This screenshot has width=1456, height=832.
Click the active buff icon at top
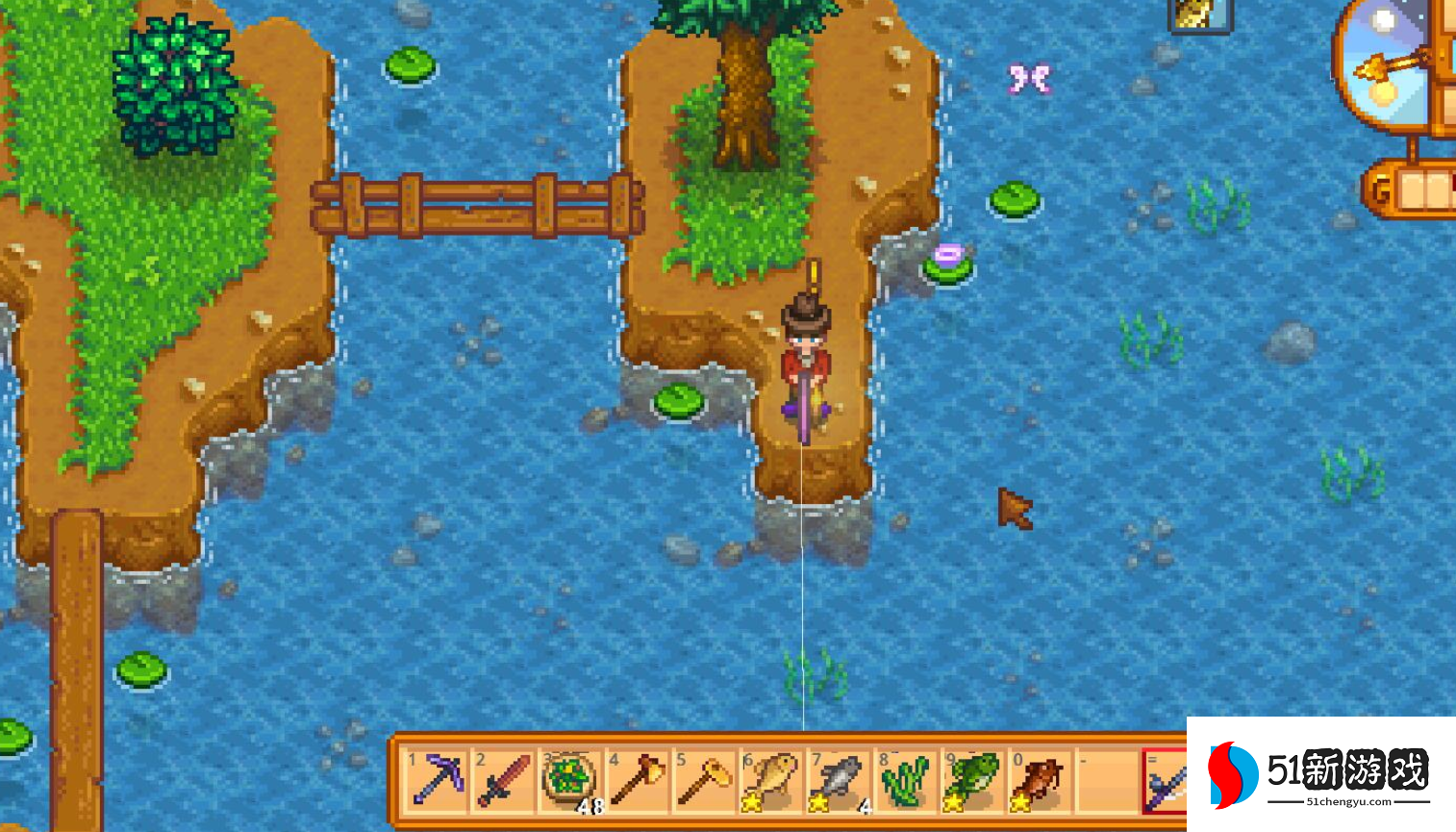point(1200,13)
